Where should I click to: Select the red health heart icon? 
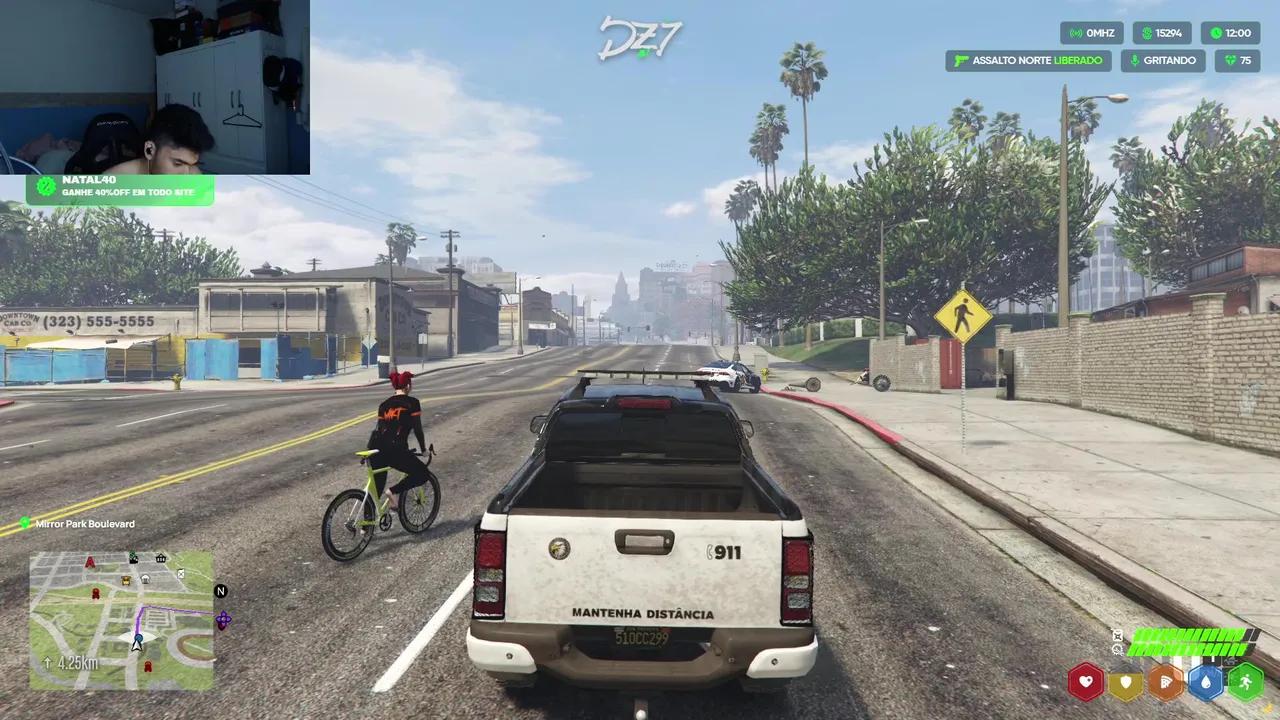1086,681
